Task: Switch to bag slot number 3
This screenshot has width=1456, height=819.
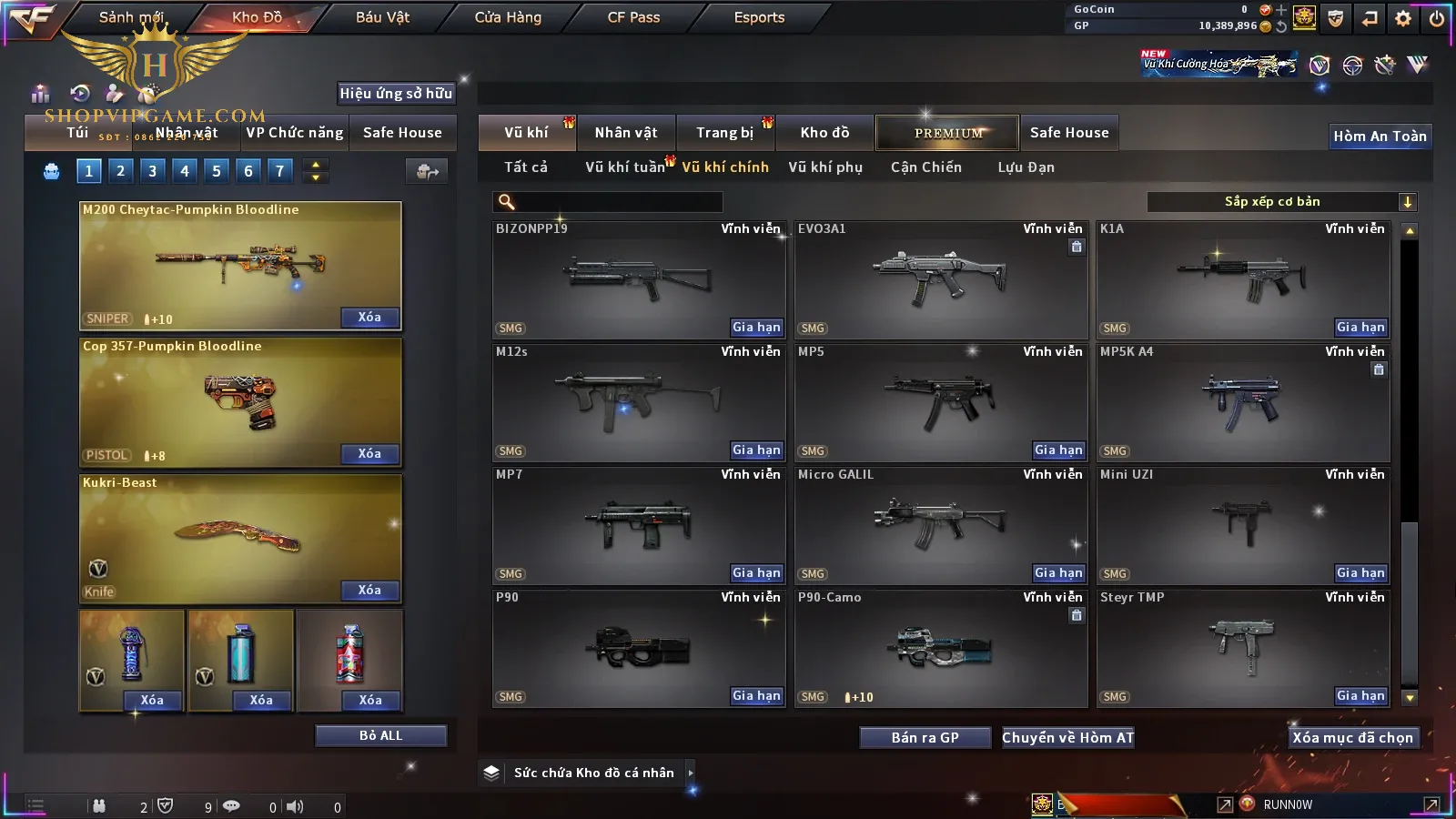Action: coord(152,171)
